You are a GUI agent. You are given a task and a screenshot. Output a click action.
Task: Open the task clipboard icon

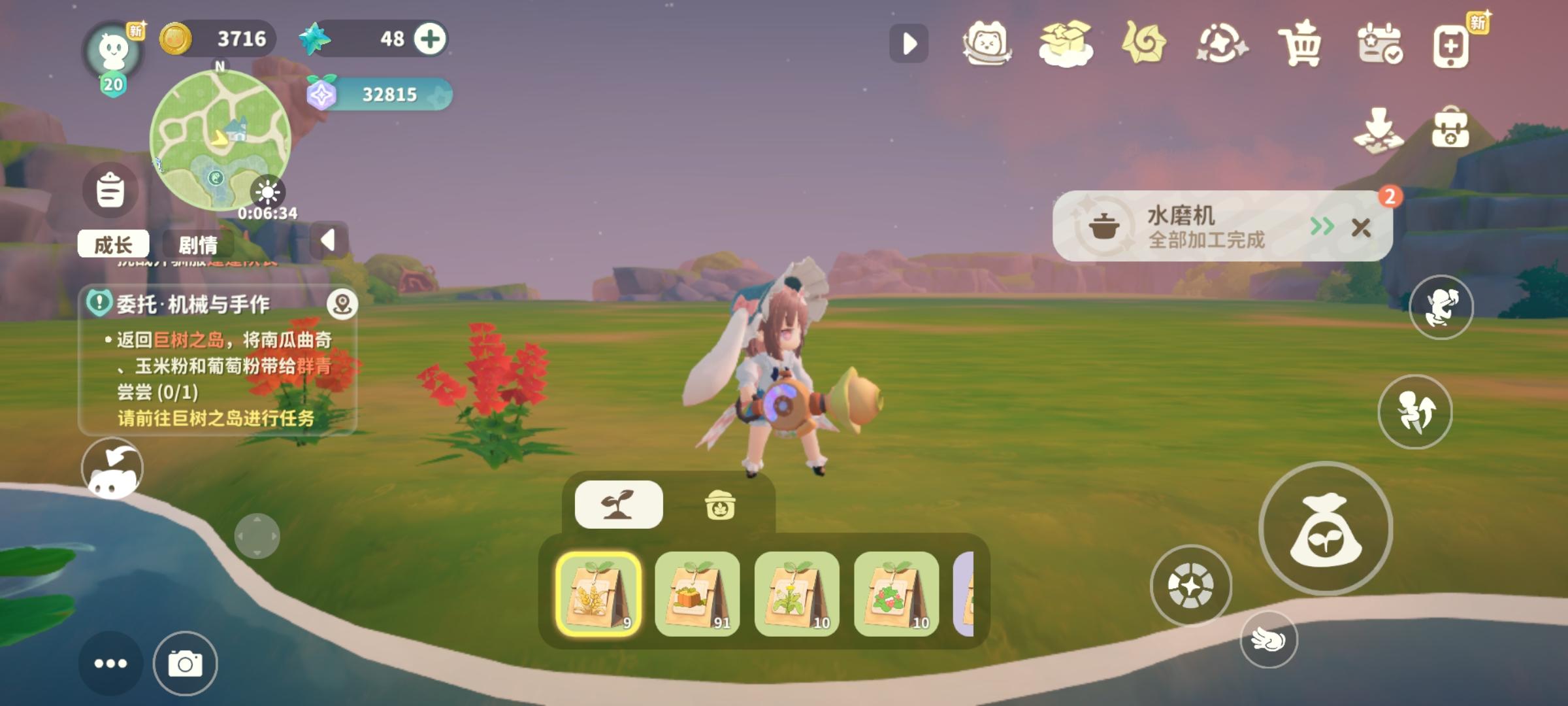click(x=110, y=190)
